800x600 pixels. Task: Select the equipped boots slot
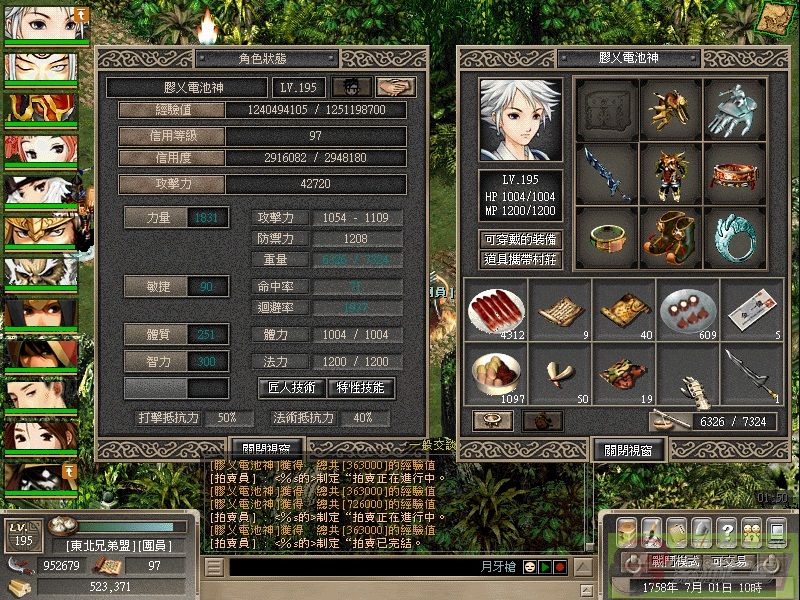(670, 239)
